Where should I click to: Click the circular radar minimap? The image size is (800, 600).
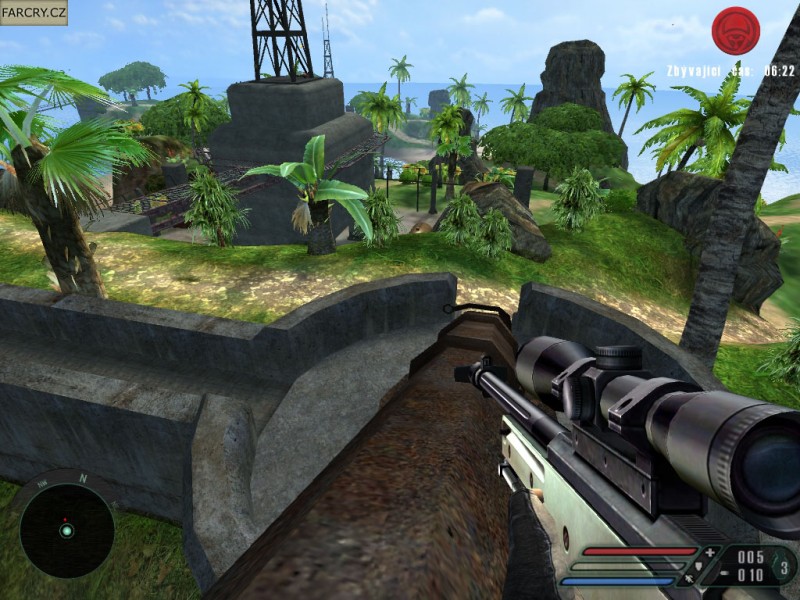point(66,530)
